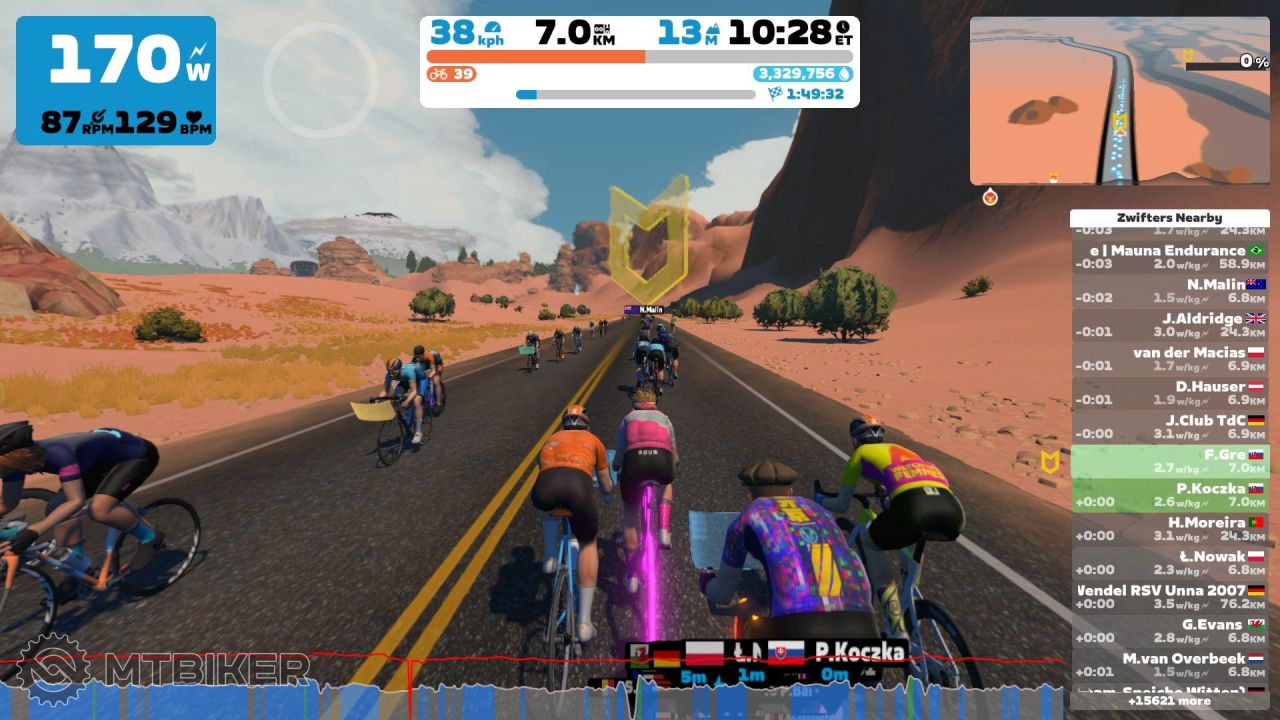The width and height of the screenshot is (1280, 720).
Task: Click the empty power-up ring
Action: click(320, 80)
